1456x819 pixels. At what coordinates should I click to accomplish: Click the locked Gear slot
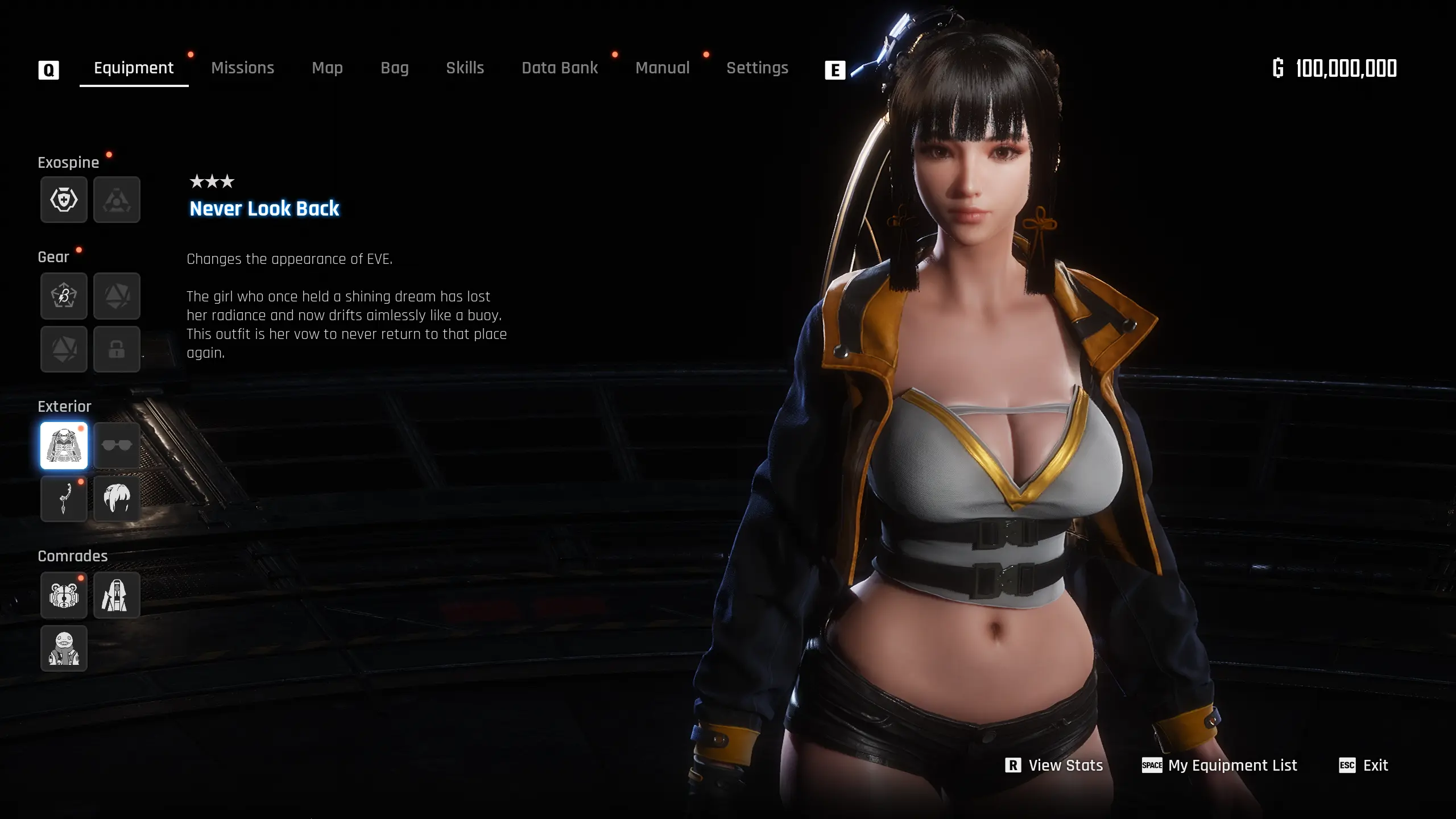coord(117,349)
